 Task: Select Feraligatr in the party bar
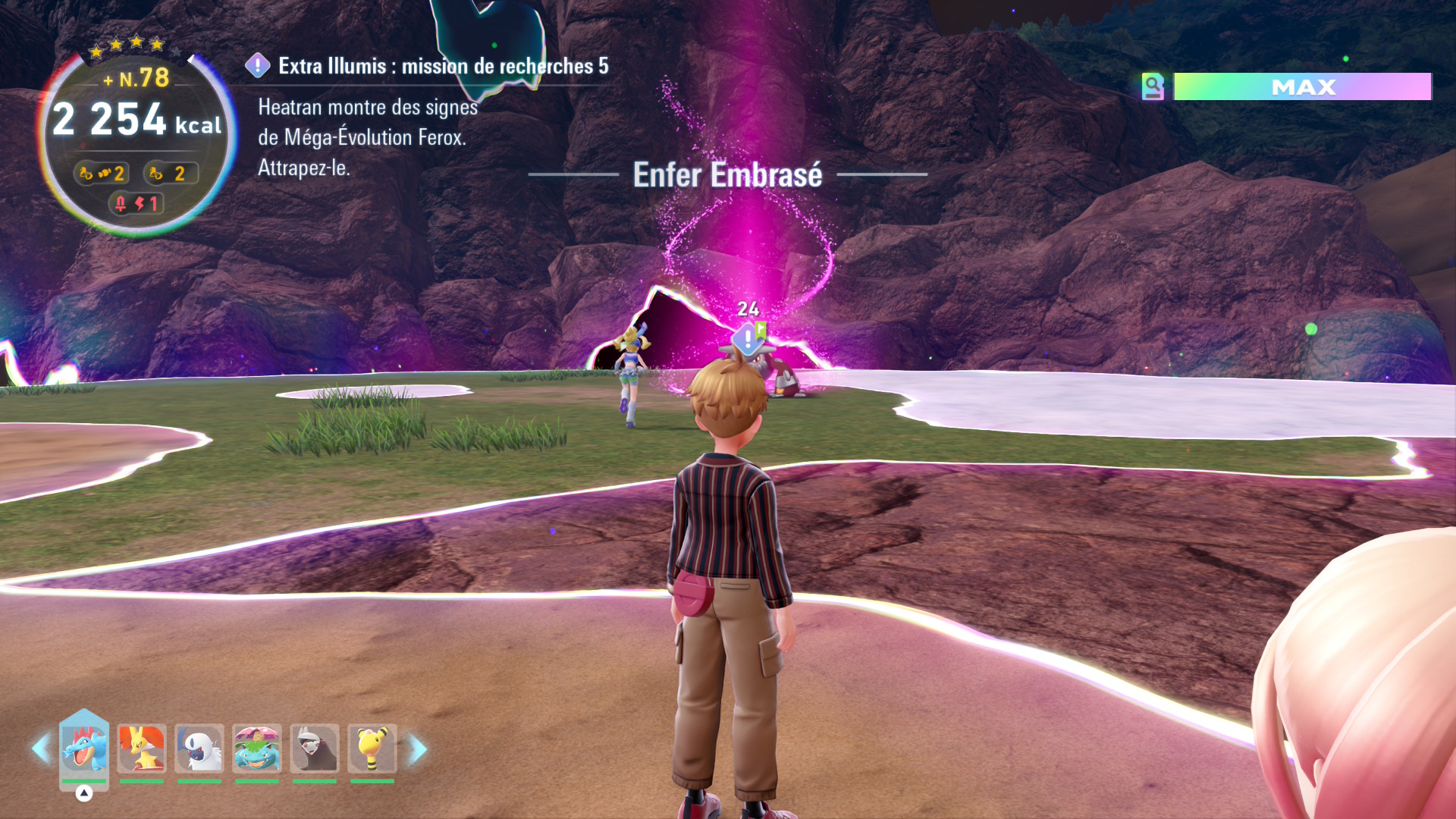coord(84,748)
